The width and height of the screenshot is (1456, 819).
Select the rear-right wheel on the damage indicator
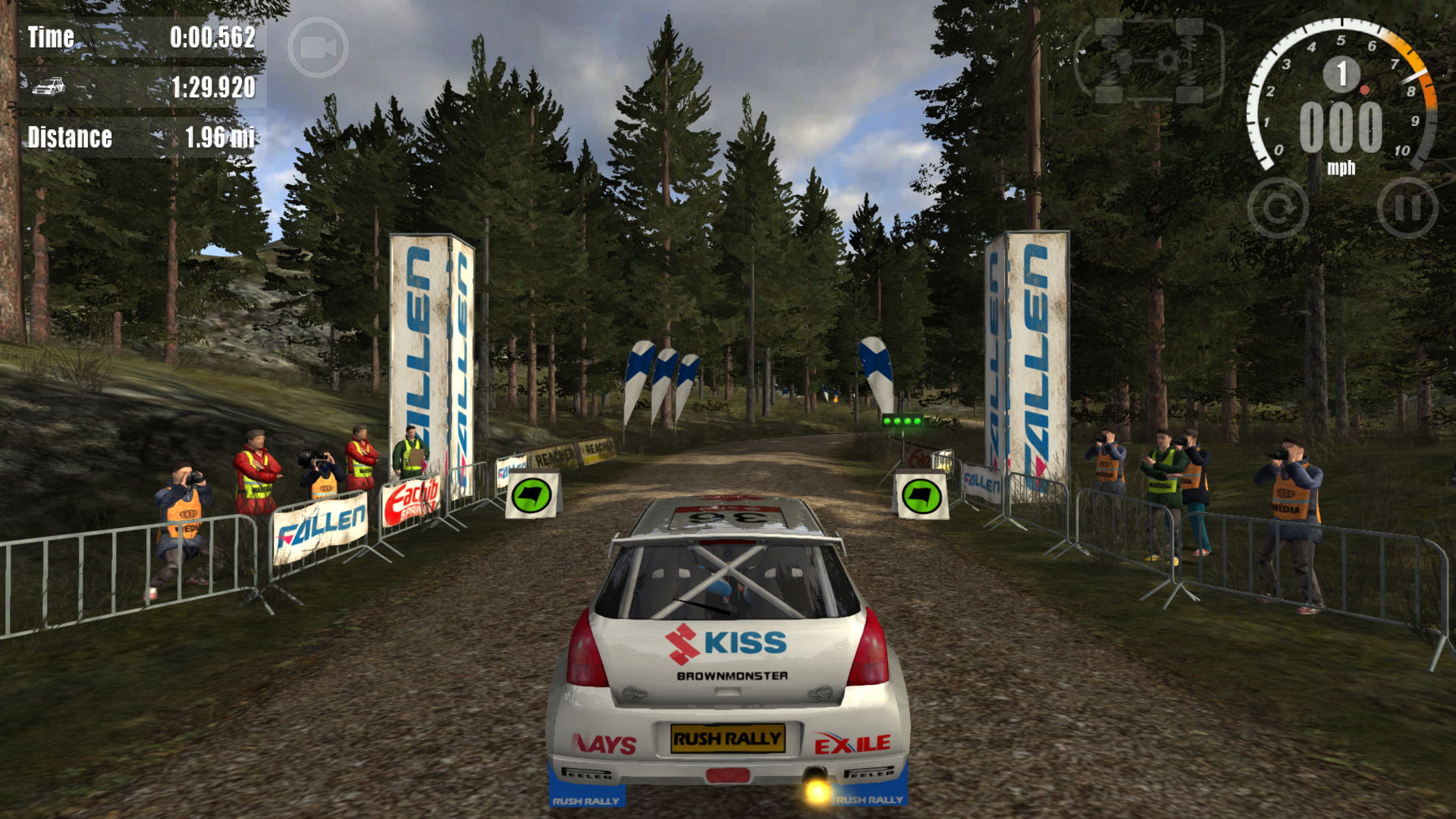pos(1188,94)
